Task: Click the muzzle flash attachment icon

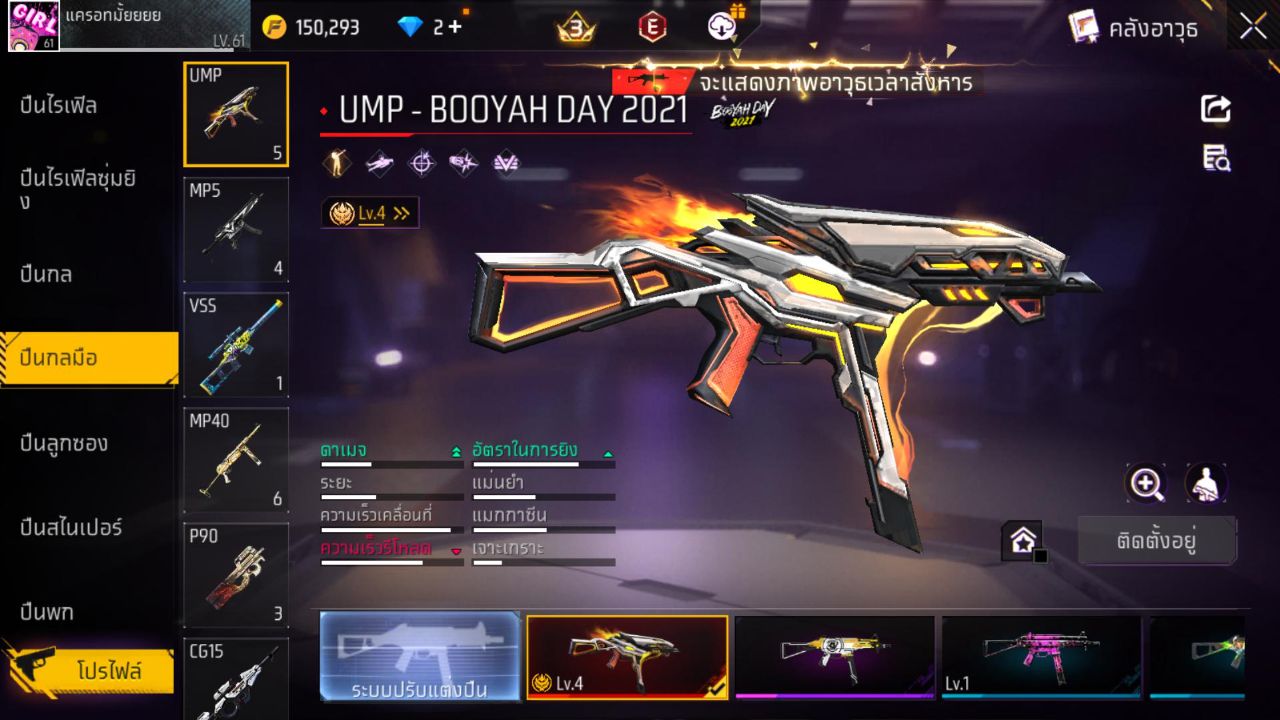Action: point(462,162)
